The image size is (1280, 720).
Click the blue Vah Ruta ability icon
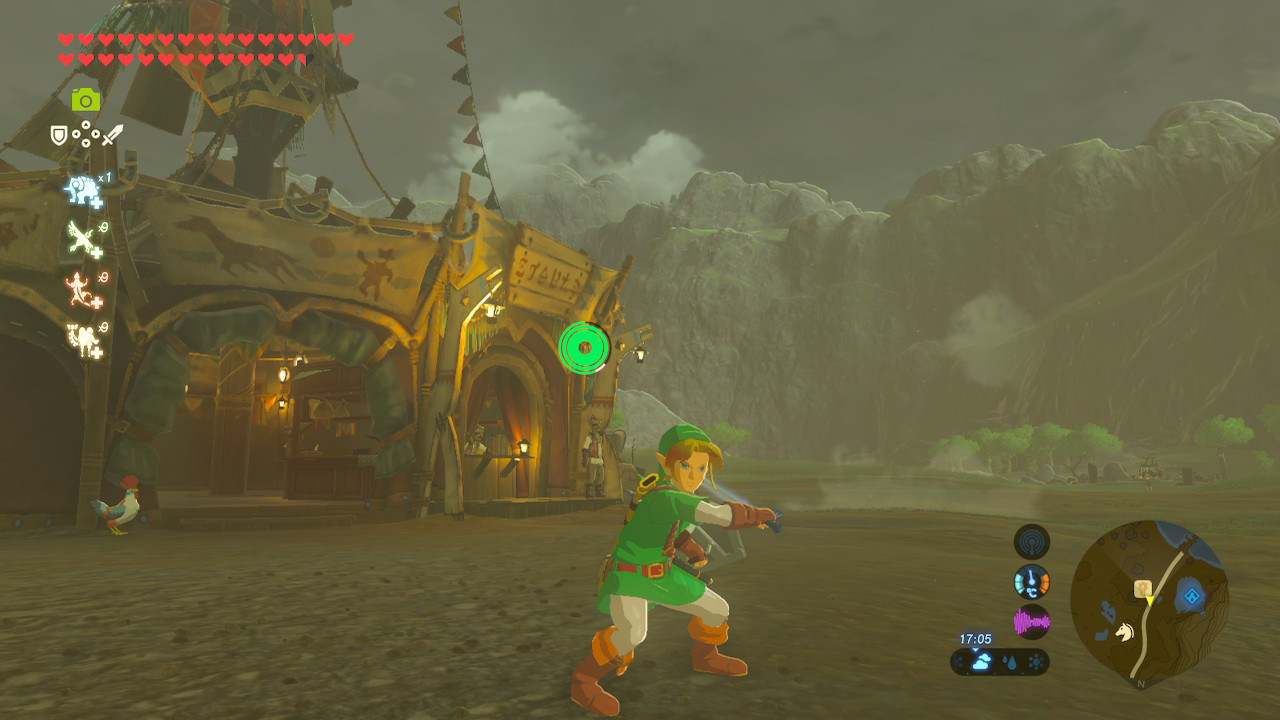pyautogui.click(x=81, y=189)
